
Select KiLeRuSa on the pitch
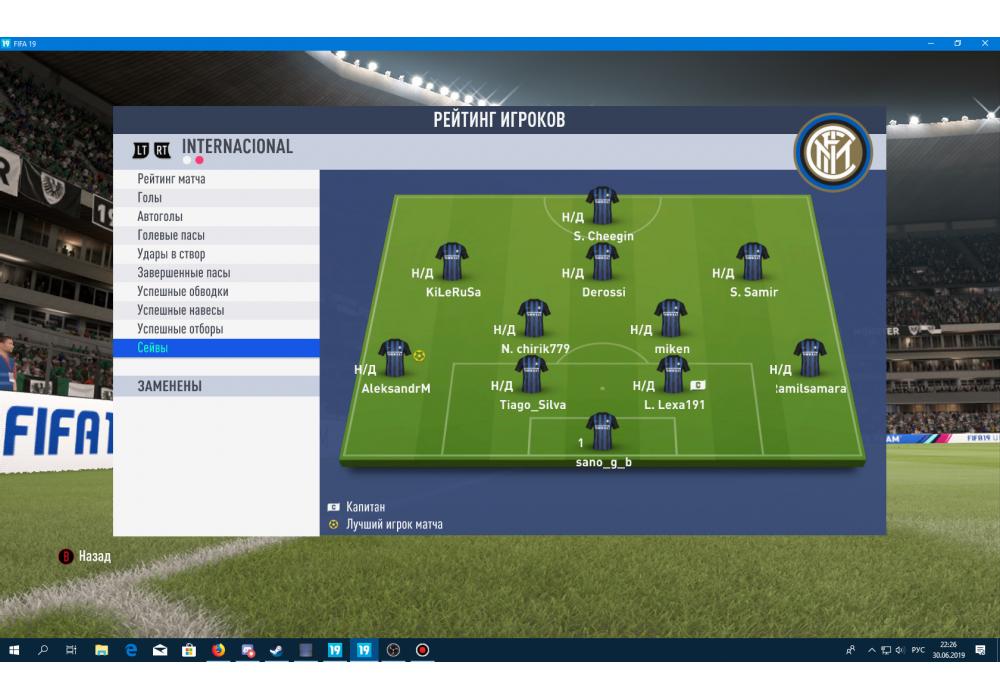pyautogui.click(x=452, y=262)
